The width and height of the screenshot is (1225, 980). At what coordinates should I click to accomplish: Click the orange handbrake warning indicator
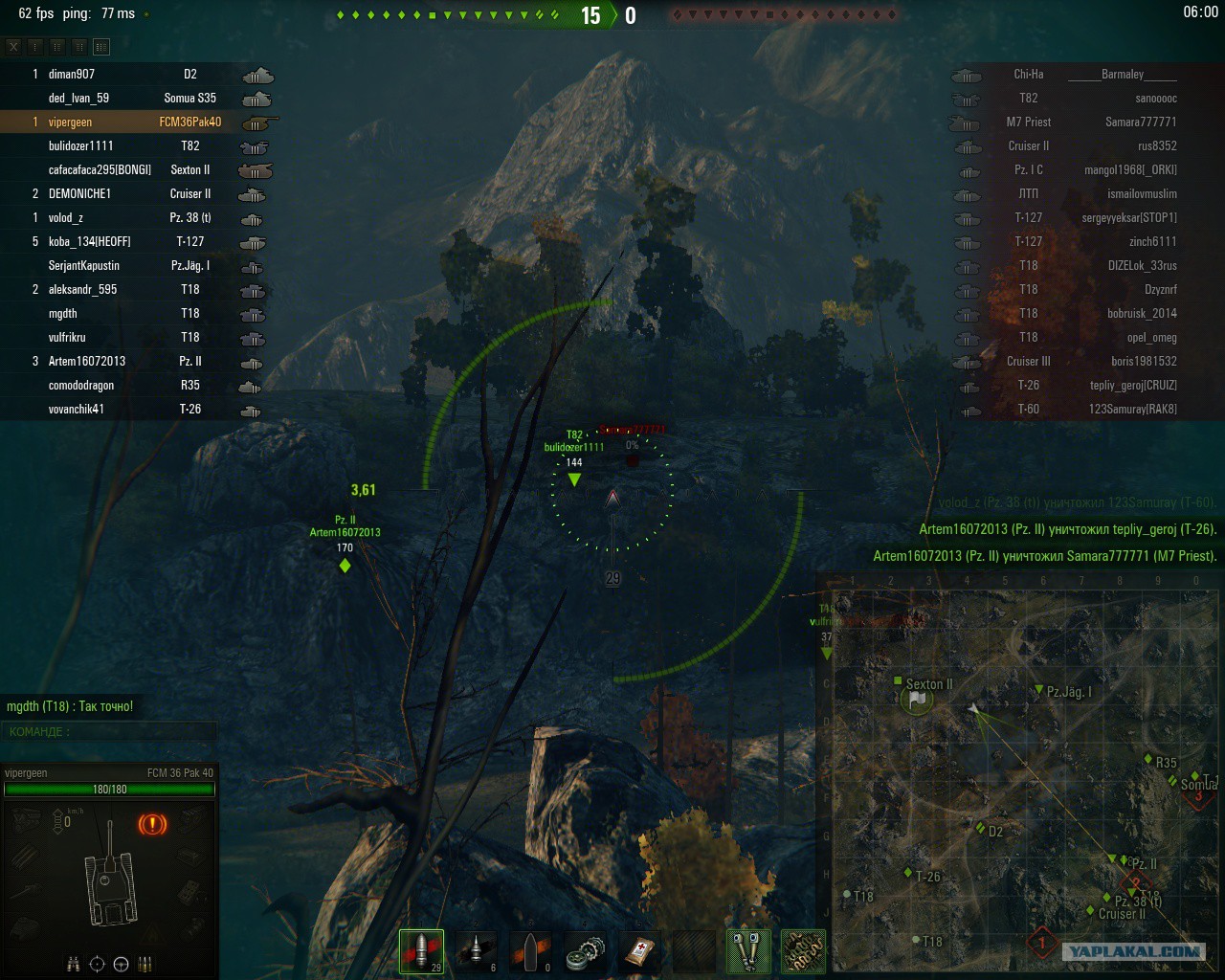(152, 823)
